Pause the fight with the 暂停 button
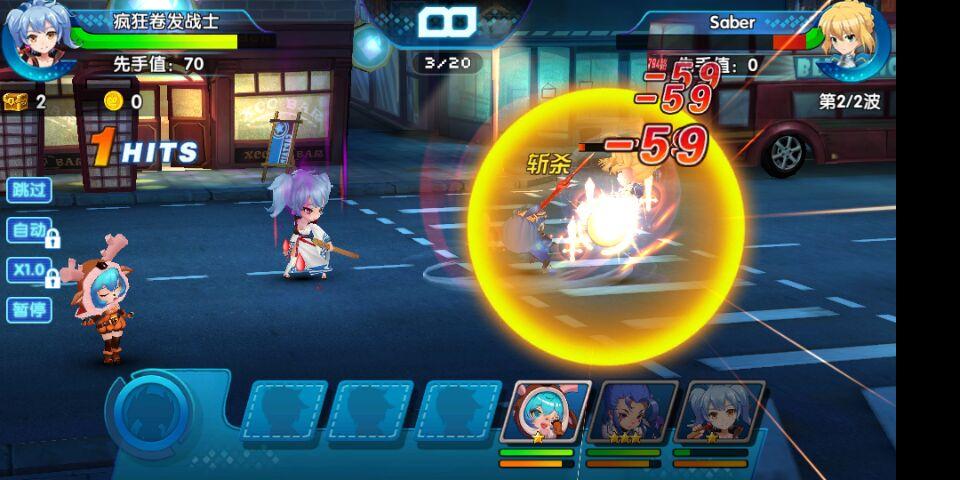 (28, 310)
